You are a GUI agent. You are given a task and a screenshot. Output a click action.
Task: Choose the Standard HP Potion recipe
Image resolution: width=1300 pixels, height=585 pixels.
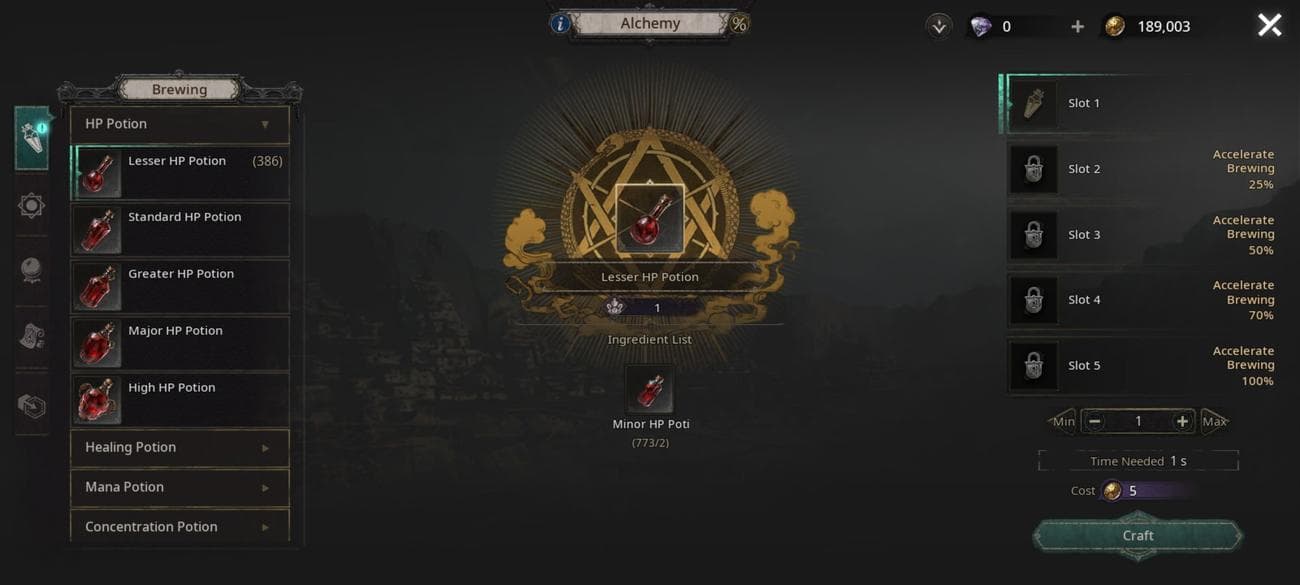(x=180, y=230)
